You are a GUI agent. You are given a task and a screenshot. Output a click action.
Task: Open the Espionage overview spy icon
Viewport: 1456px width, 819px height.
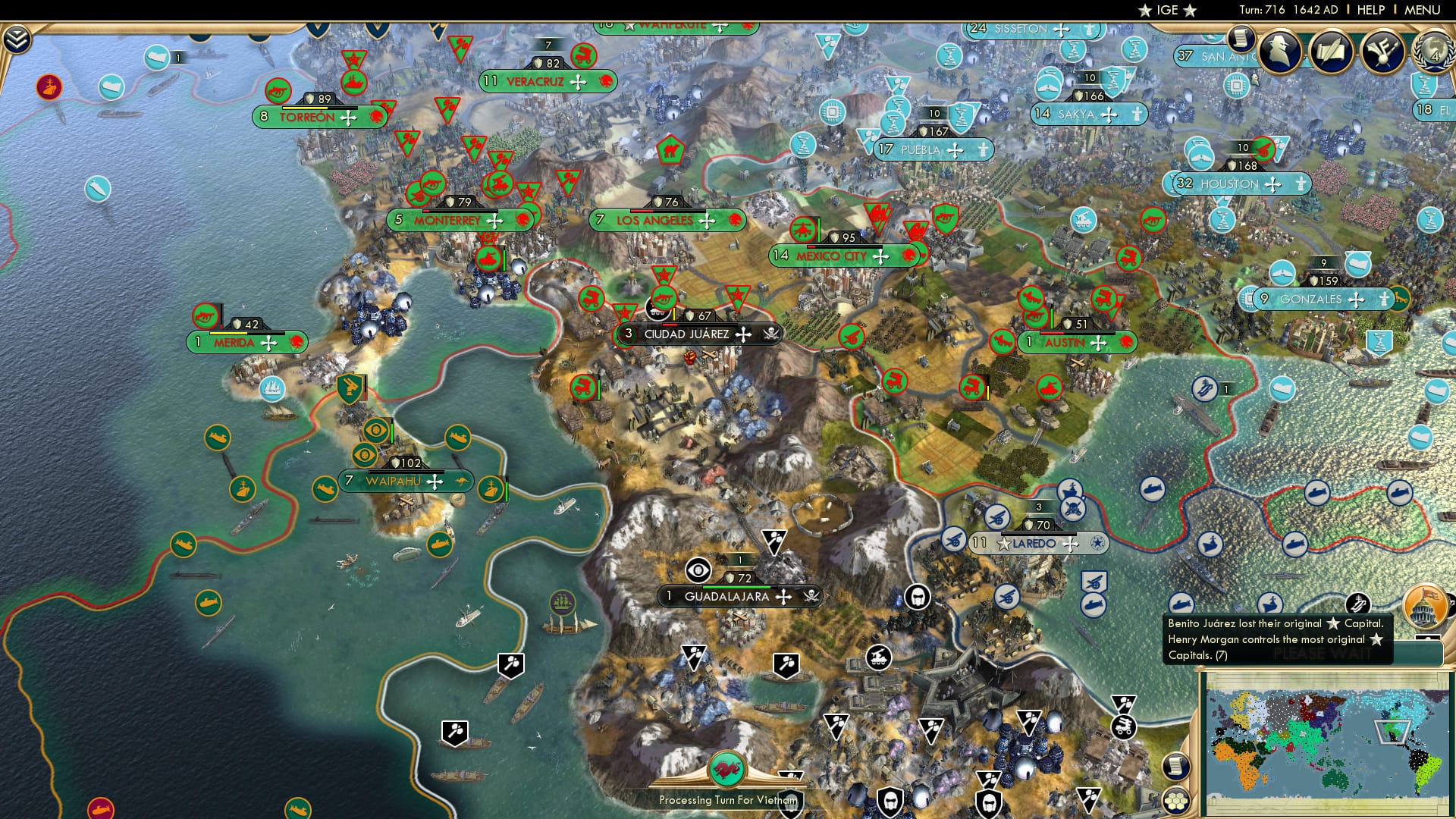[x=1280, y=52]
